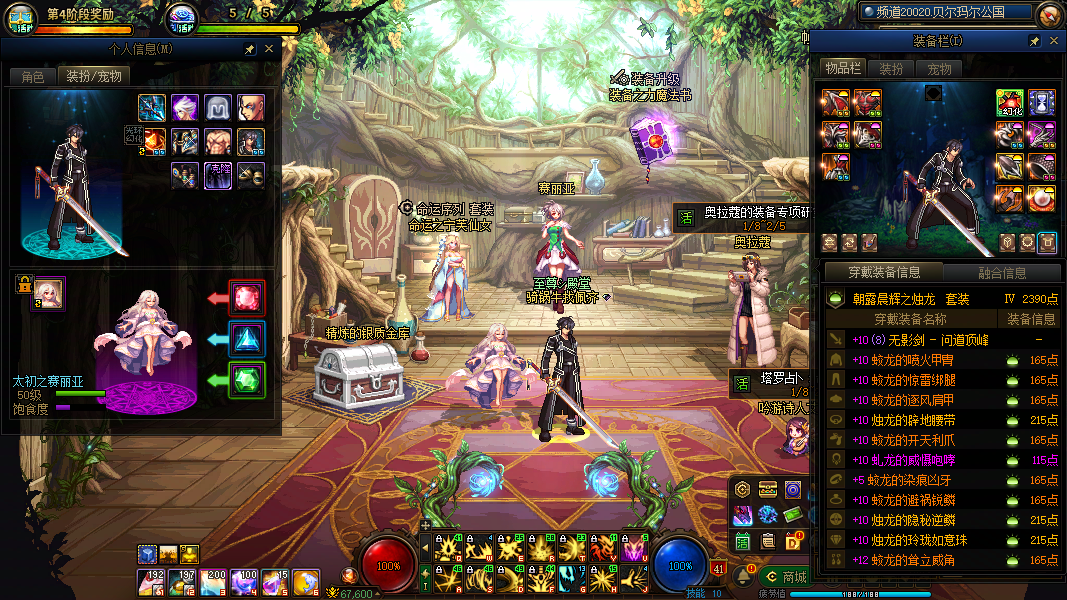Show the 融合信息 tab
This screenshot has width=1067, height=600.
1001,272
